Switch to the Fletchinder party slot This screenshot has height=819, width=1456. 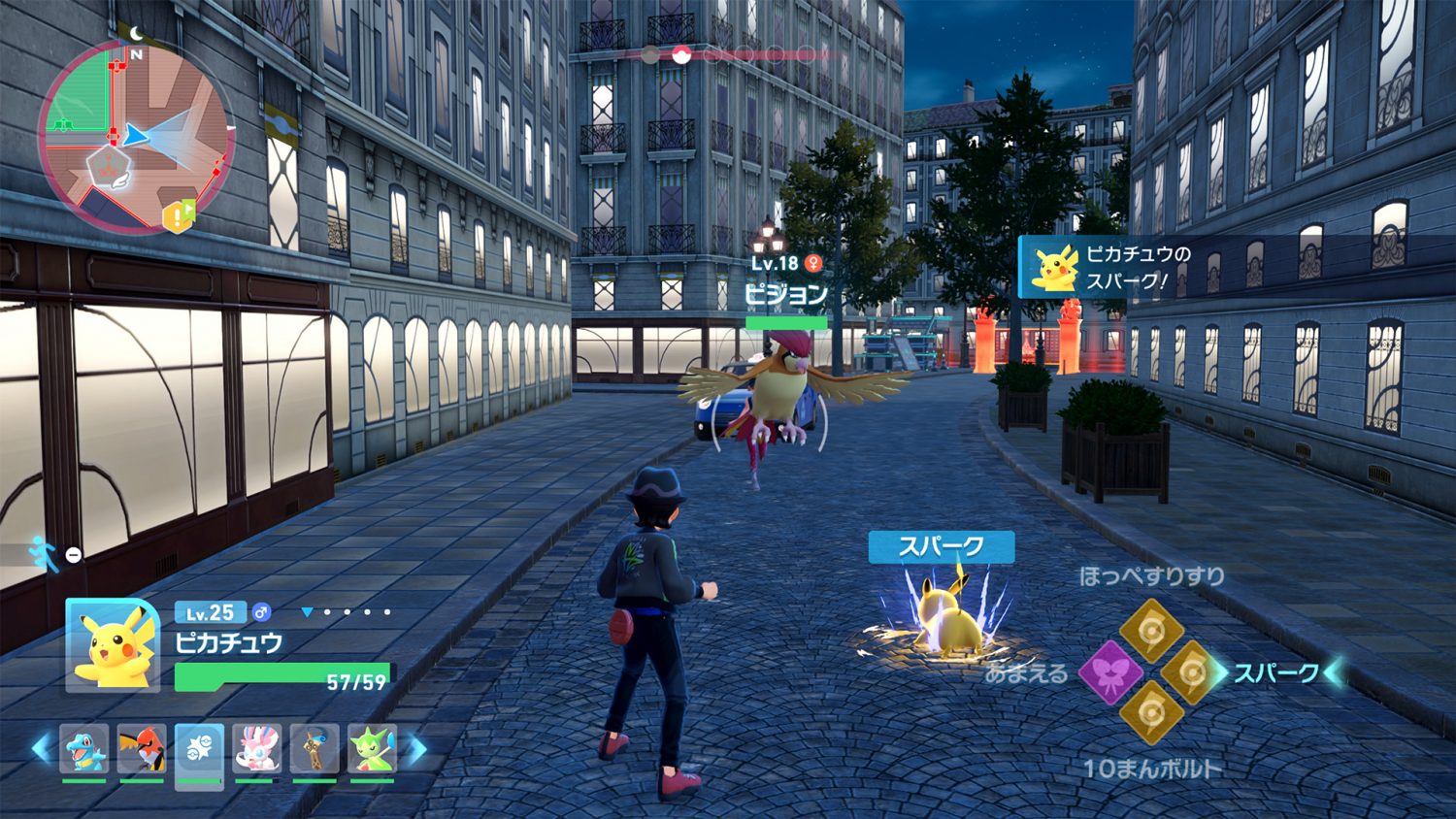pos(142,749)
